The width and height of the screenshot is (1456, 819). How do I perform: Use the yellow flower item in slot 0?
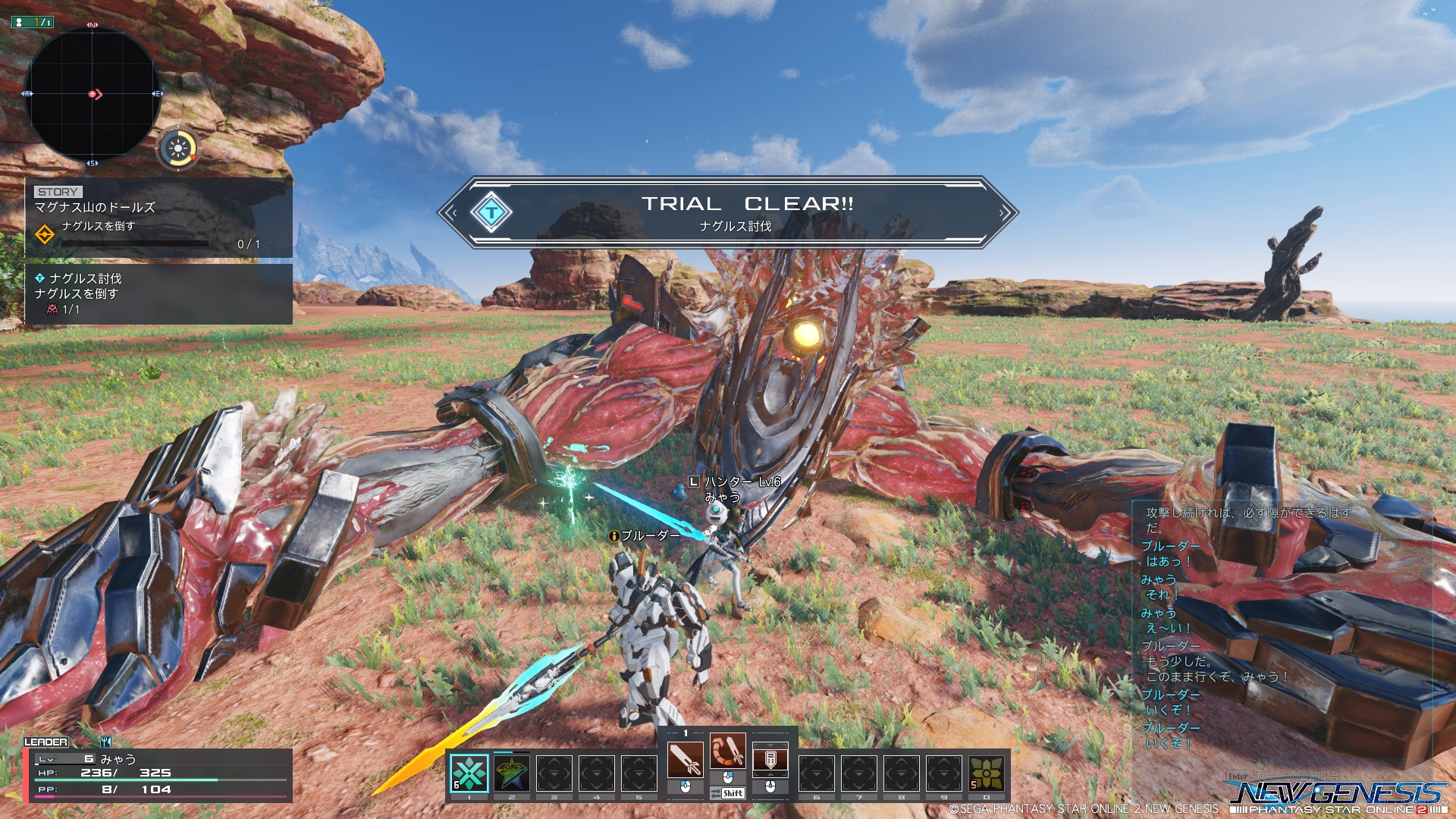pyautogui.click(x=987, y=773)
